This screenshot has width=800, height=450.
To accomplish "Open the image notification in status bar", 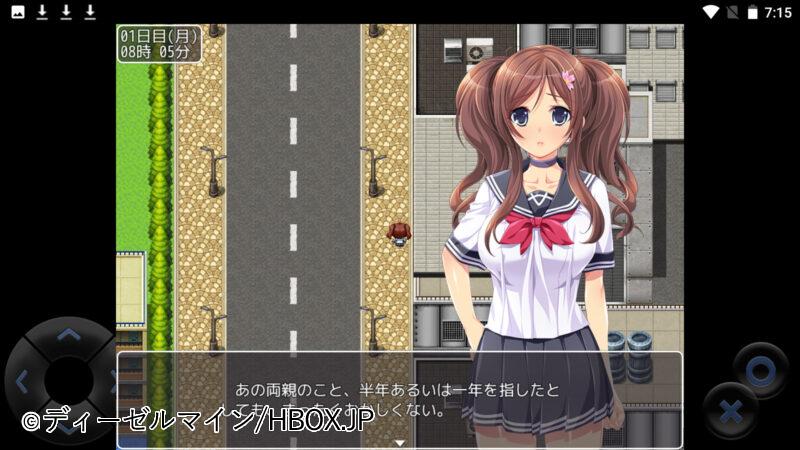I will (x=18, y=12).
